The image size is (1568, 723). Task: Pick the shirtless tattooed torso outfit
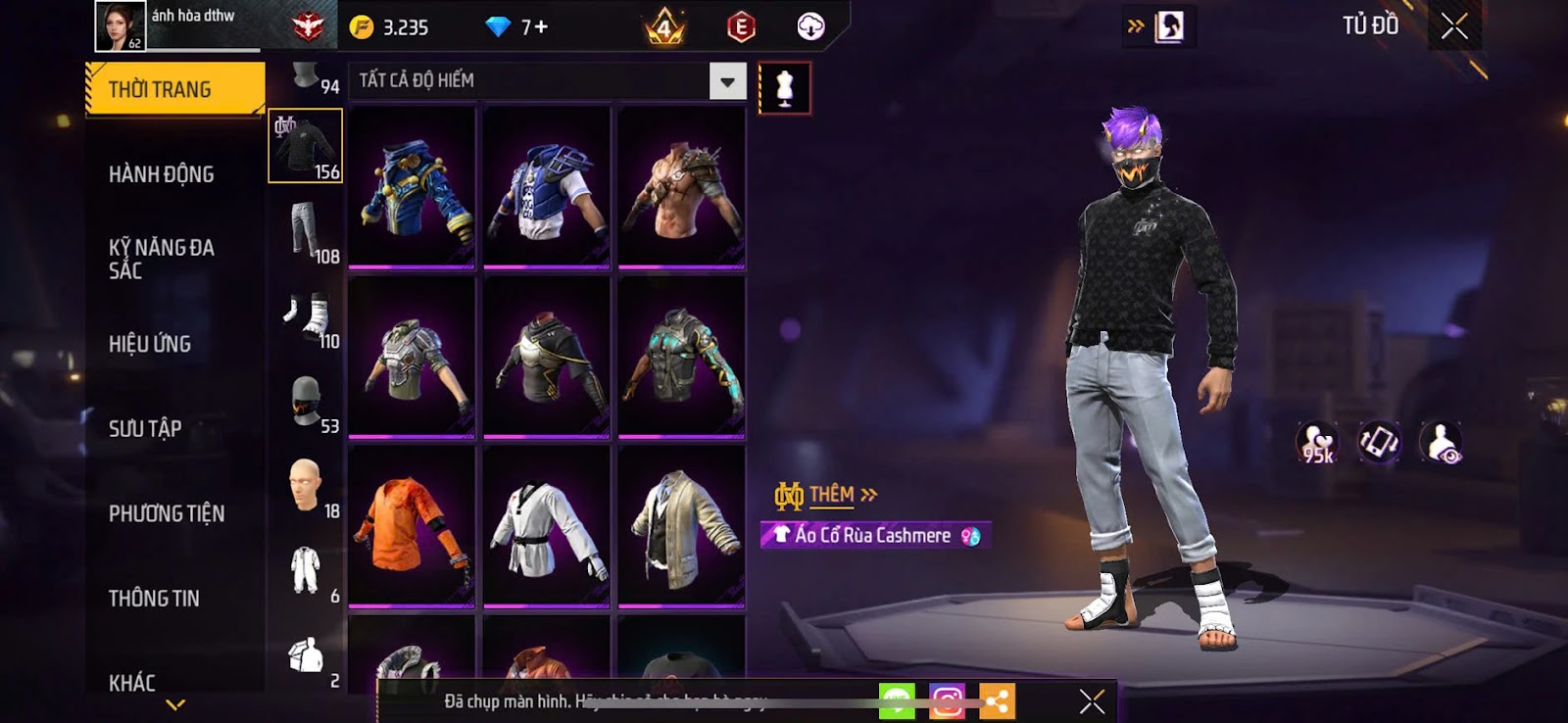coord(682,187)
